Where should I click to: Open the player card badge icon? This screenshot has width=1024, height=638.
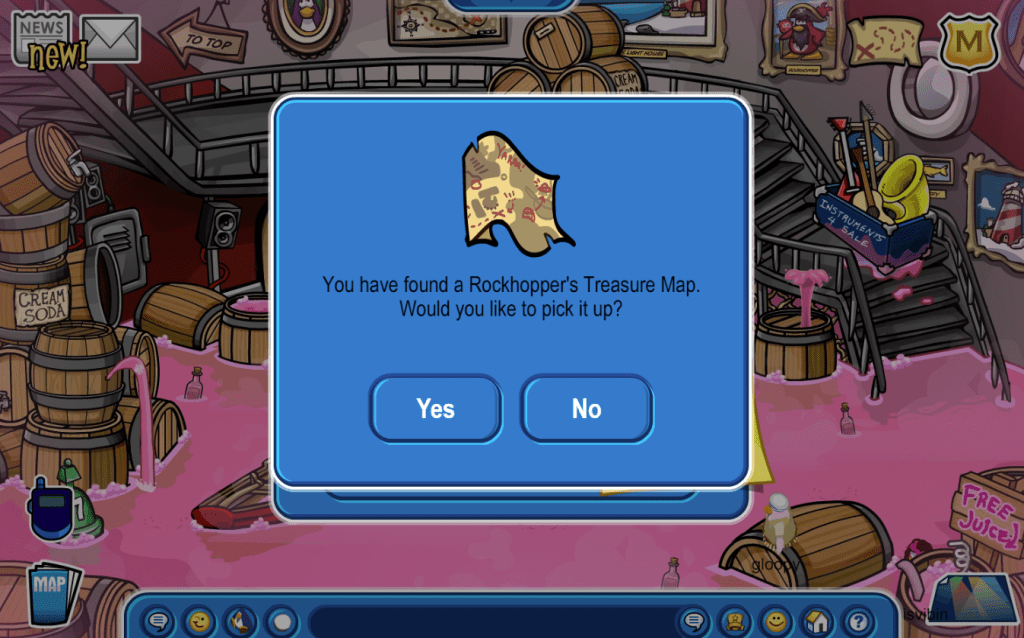(736, 621)
